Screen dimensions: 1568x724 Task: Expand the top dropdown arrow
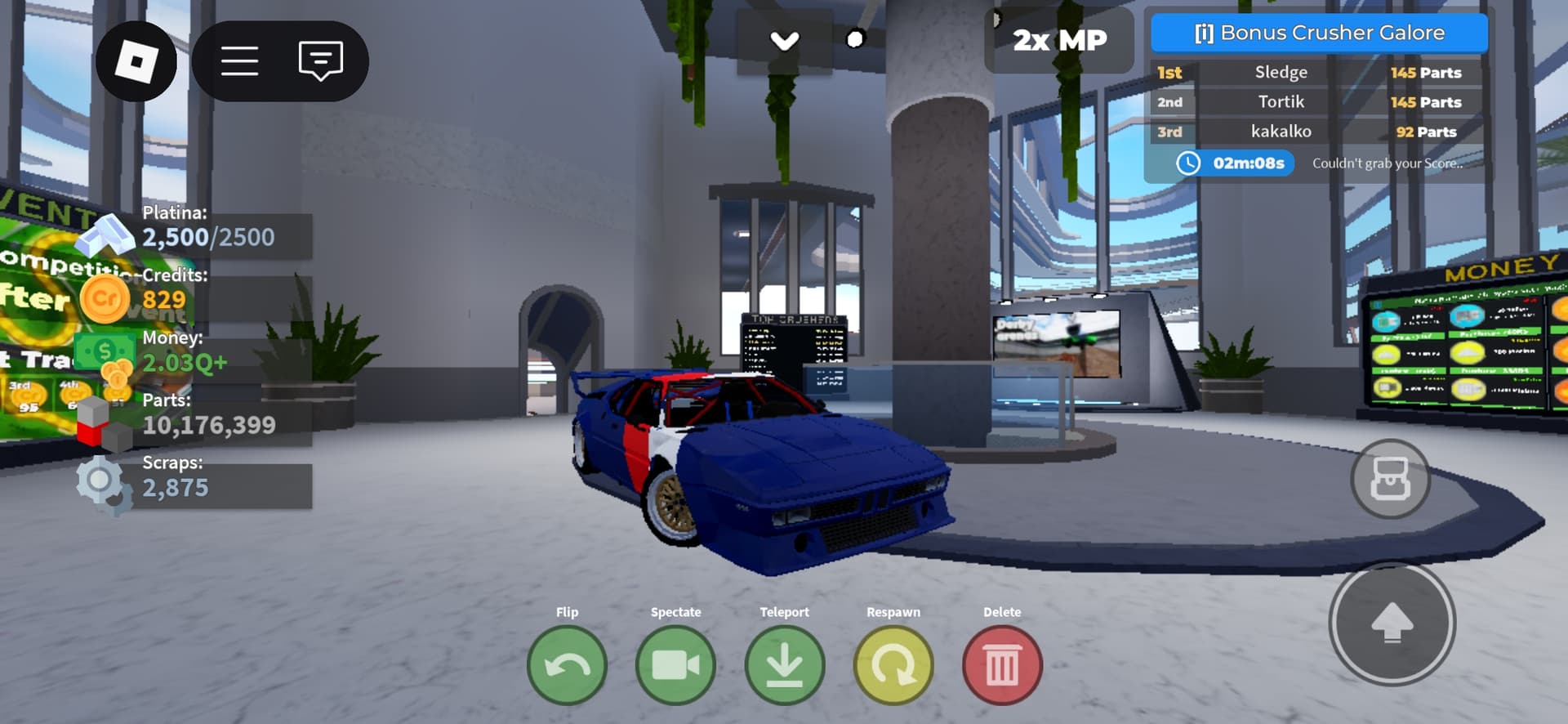pyautogui.click(x=785, y=41)
